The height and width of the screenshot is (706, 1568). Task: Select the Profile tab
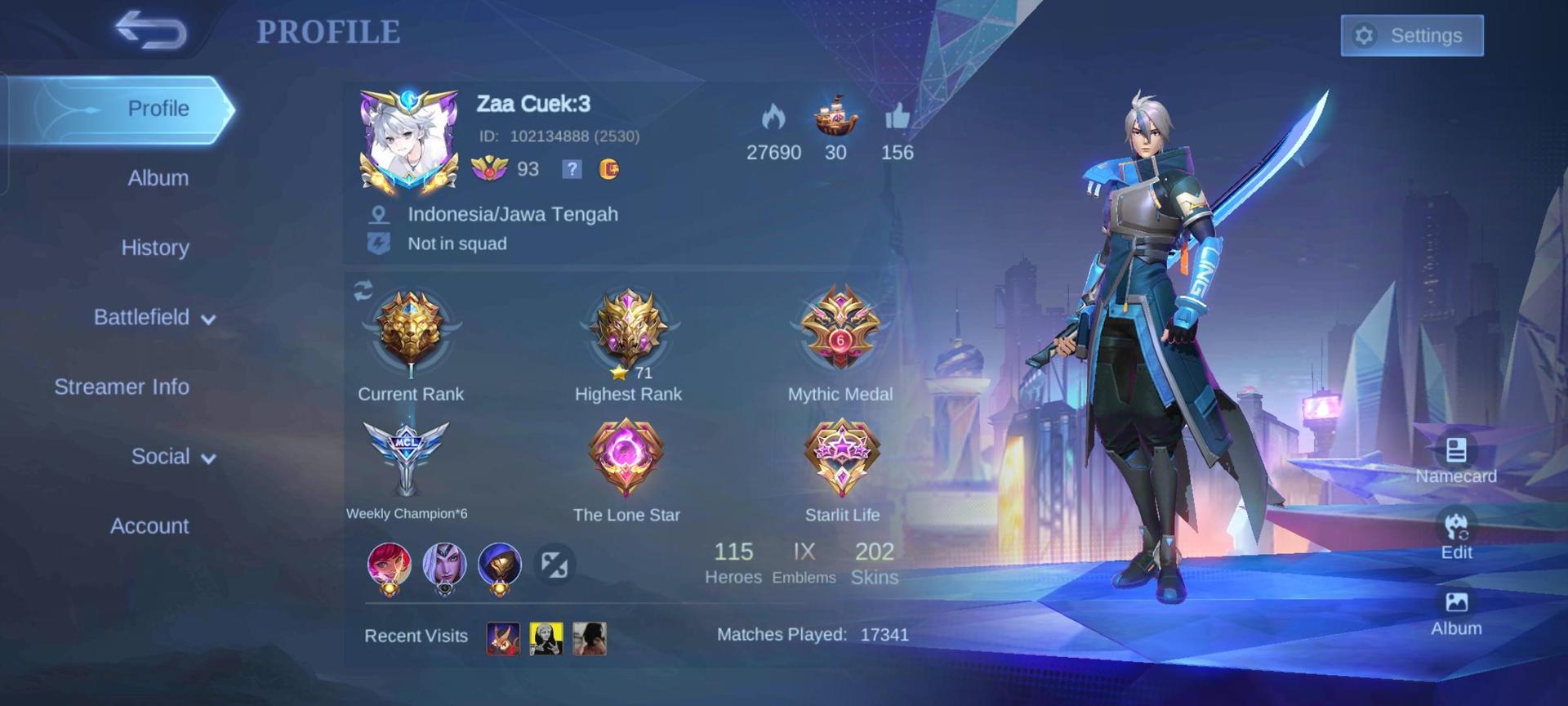158,109
